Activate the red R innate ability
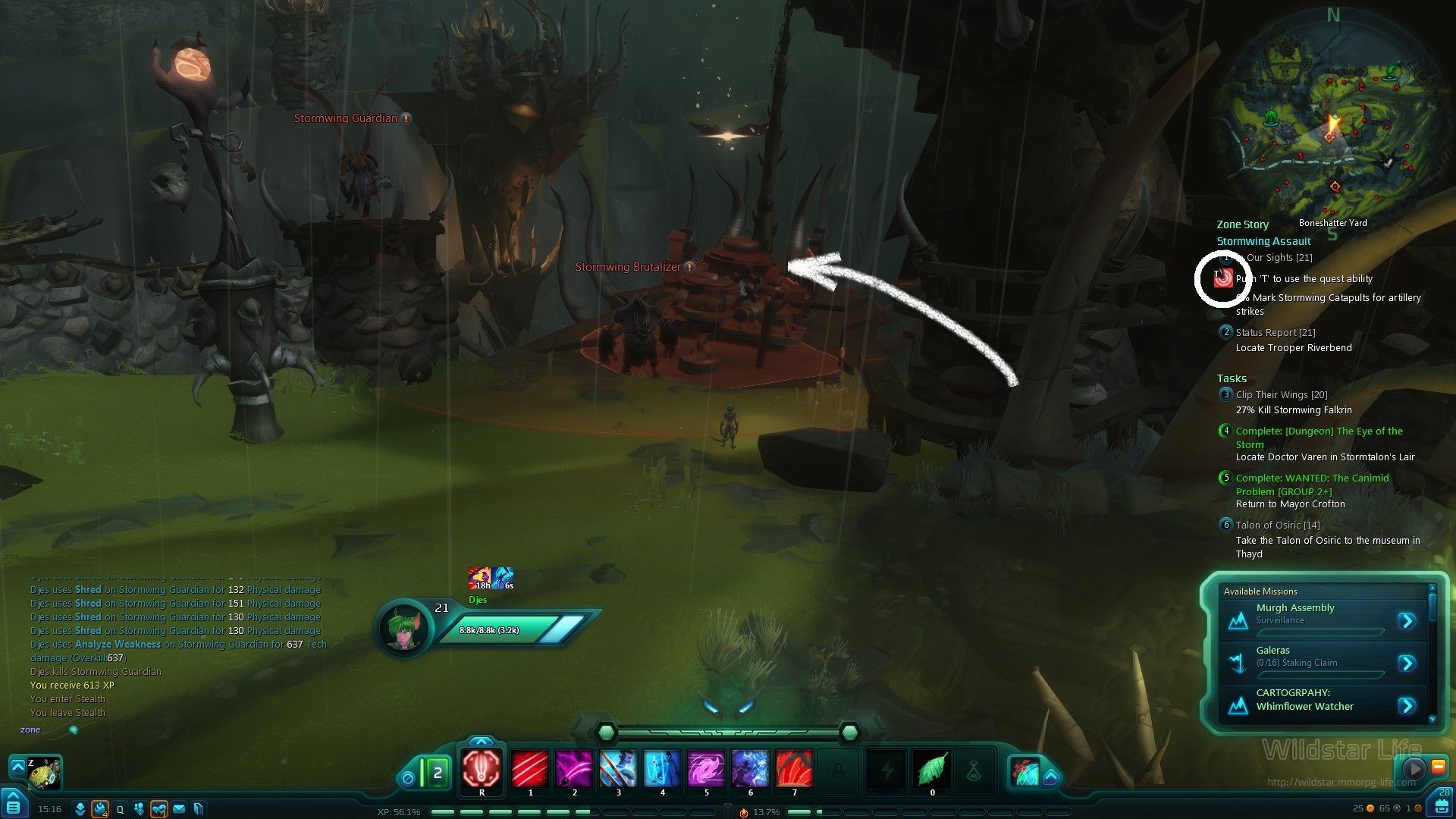This screenshot has height=819, width=1456. click(x=482, y=769)
